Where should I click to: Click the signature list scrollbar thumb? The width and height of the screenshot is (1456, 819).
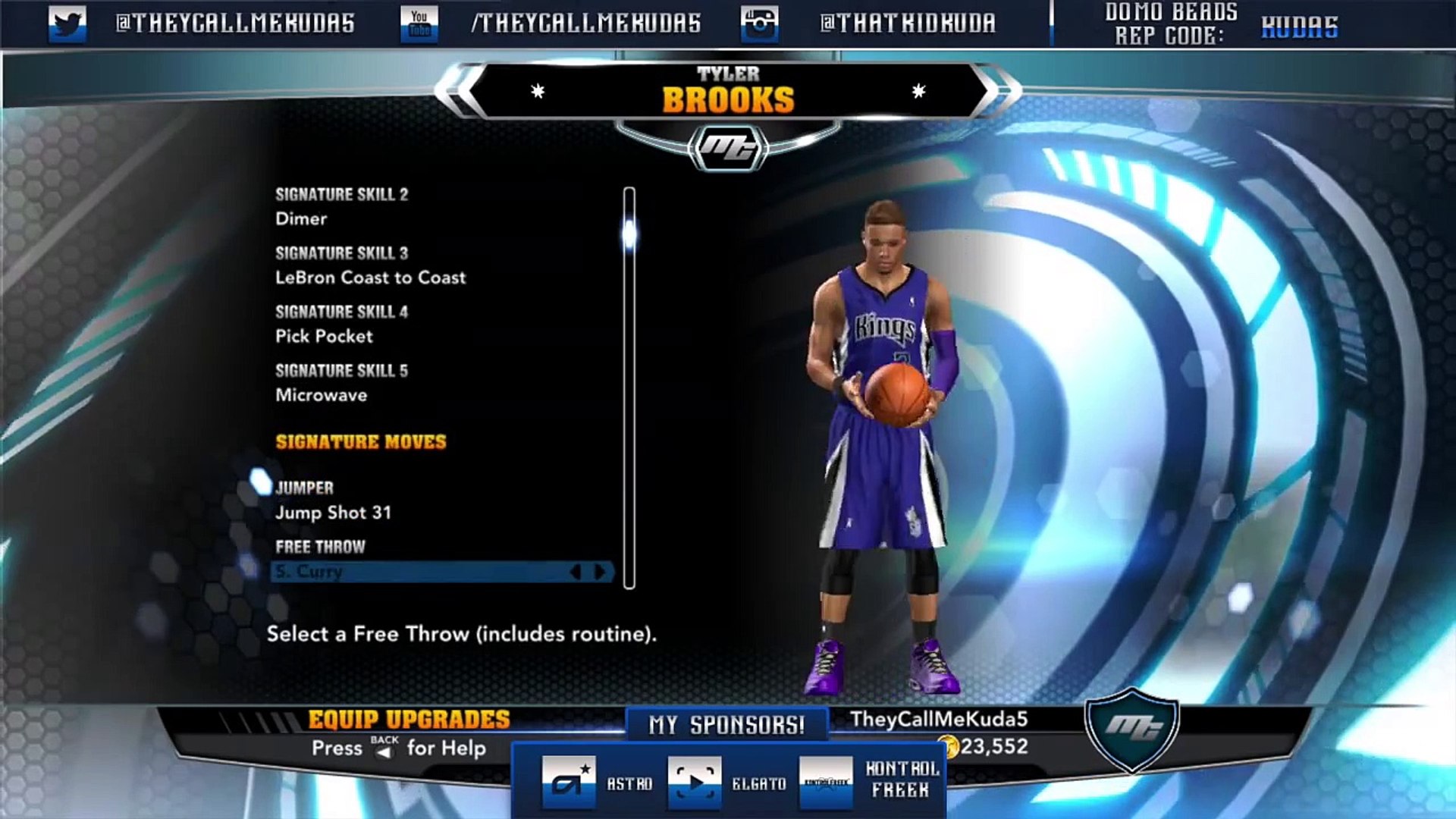[x=629, y=234]
